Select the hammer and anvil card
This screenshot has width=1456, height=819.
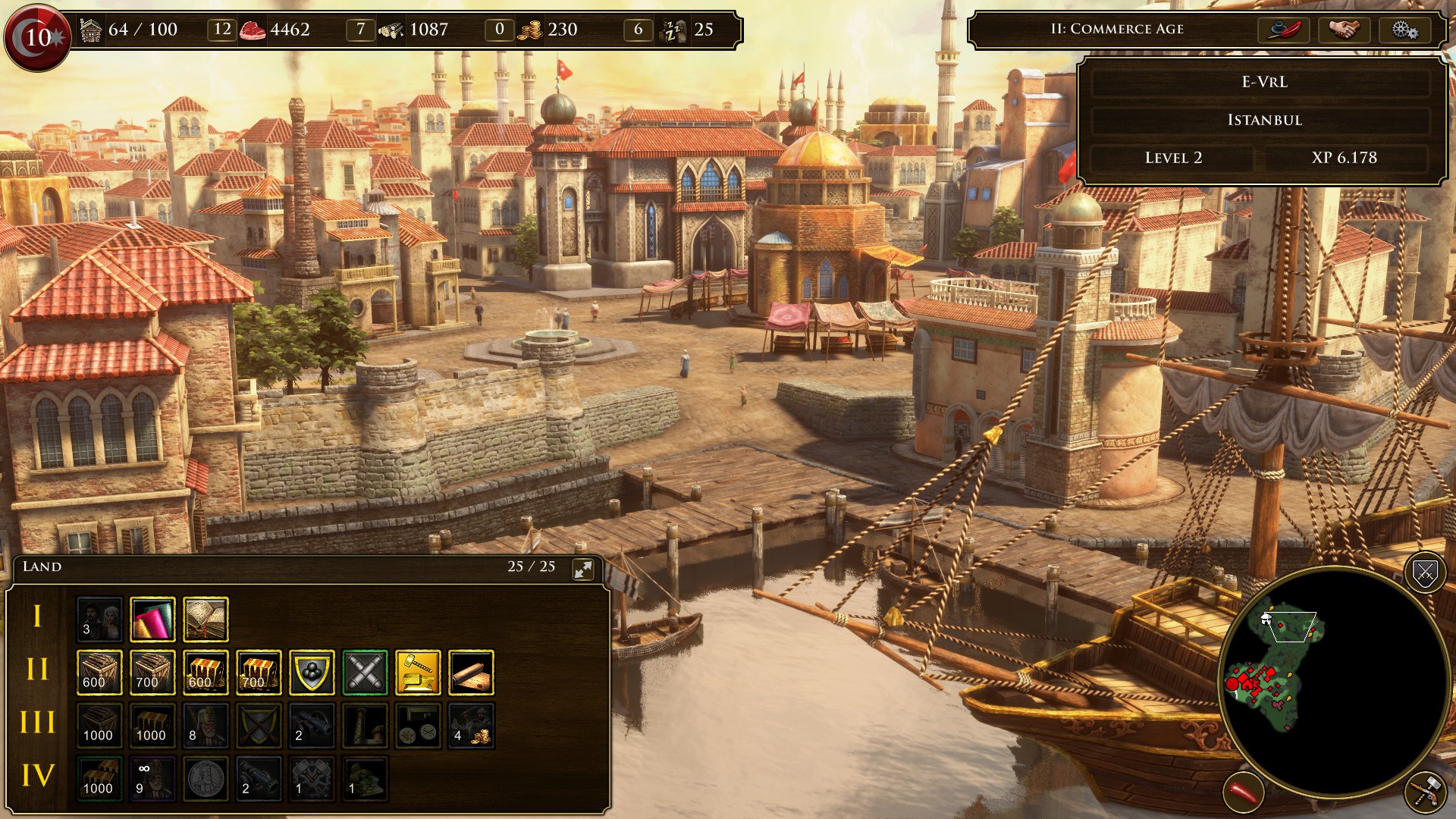(418, 673)
